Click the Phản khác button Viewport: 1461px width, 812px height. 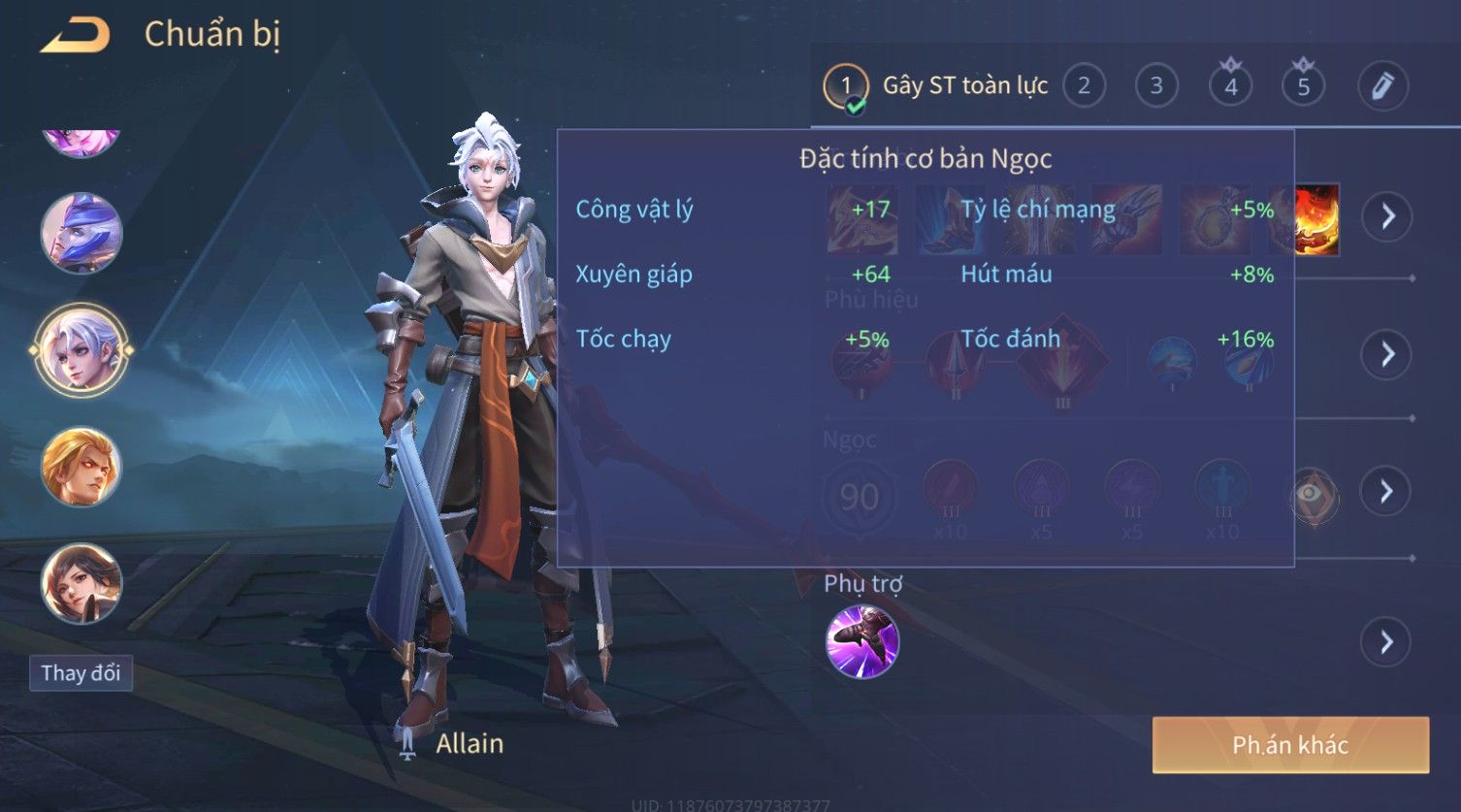tap(1290, 745)
